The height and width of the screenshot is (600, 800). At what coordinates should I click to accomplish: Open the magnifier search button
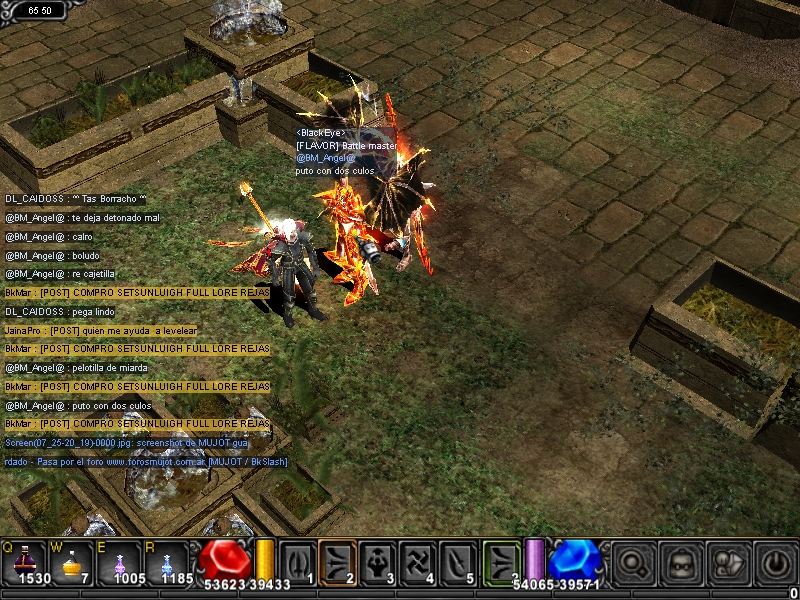[x=633, y=562]
